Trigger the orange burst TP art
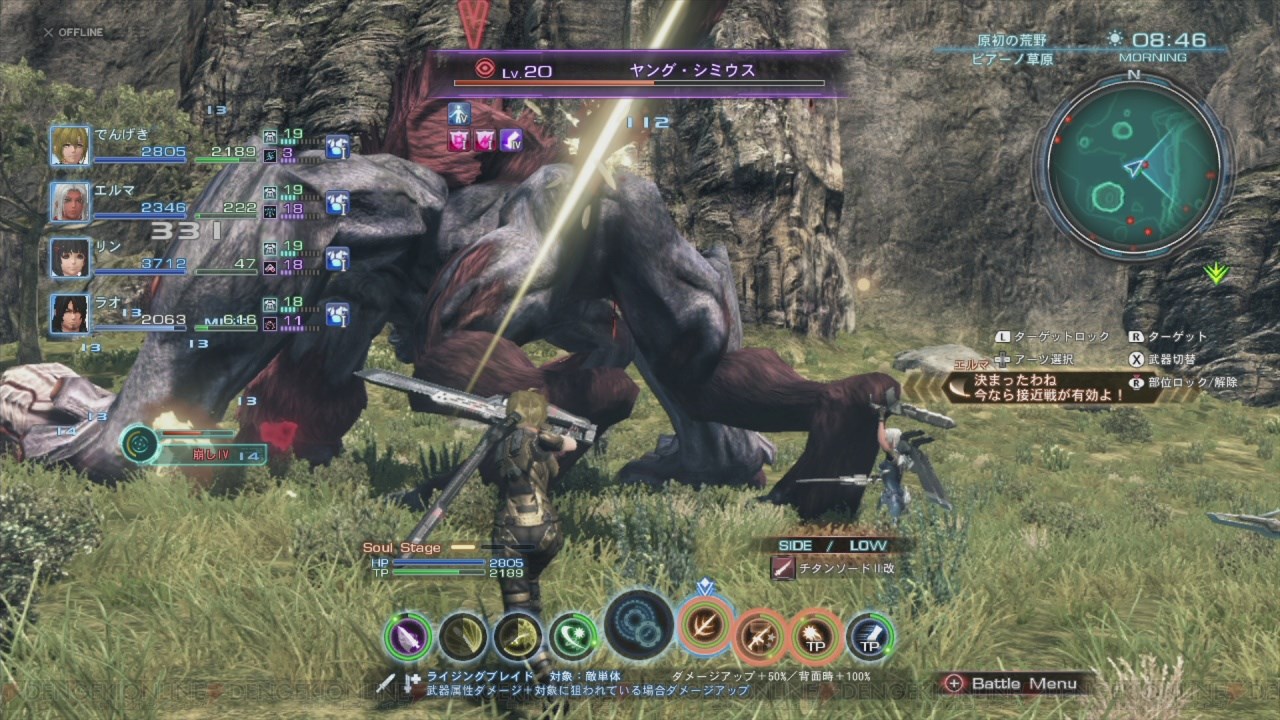1280x720 pixels. coord(815,637)
